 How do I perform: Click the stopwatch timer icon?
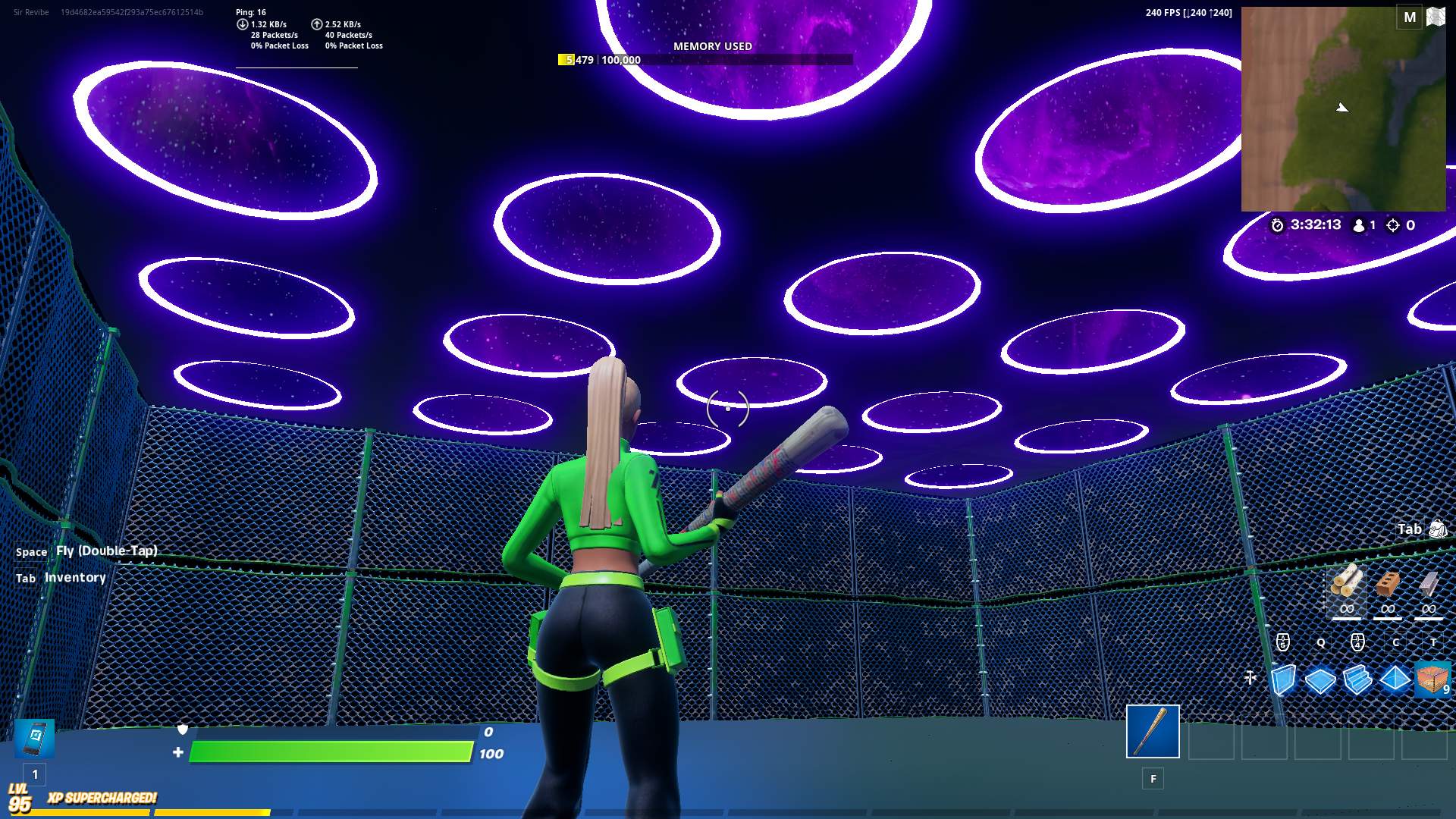pos(1279,224)
